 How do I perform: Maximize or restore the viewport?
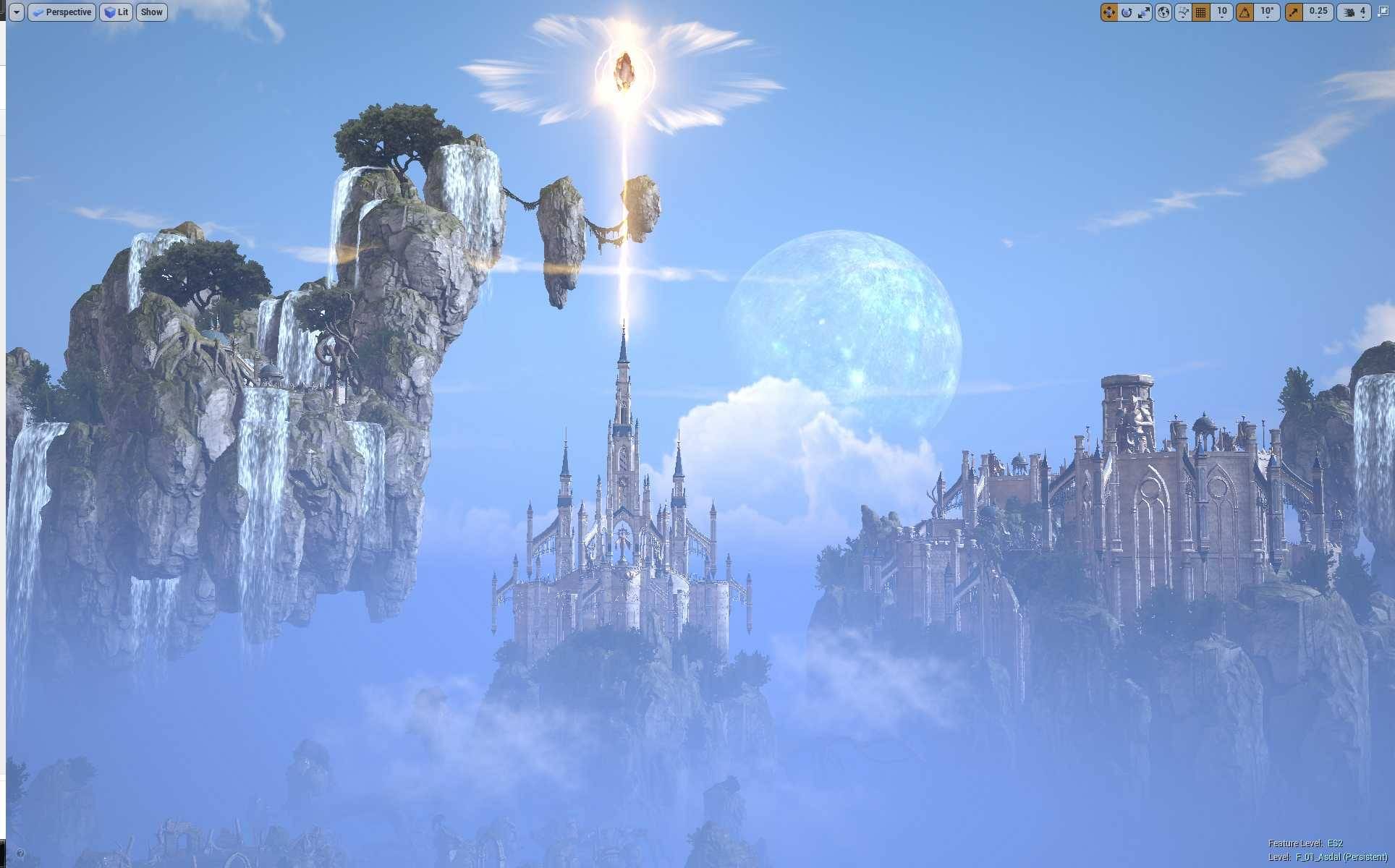point(1383,12)
